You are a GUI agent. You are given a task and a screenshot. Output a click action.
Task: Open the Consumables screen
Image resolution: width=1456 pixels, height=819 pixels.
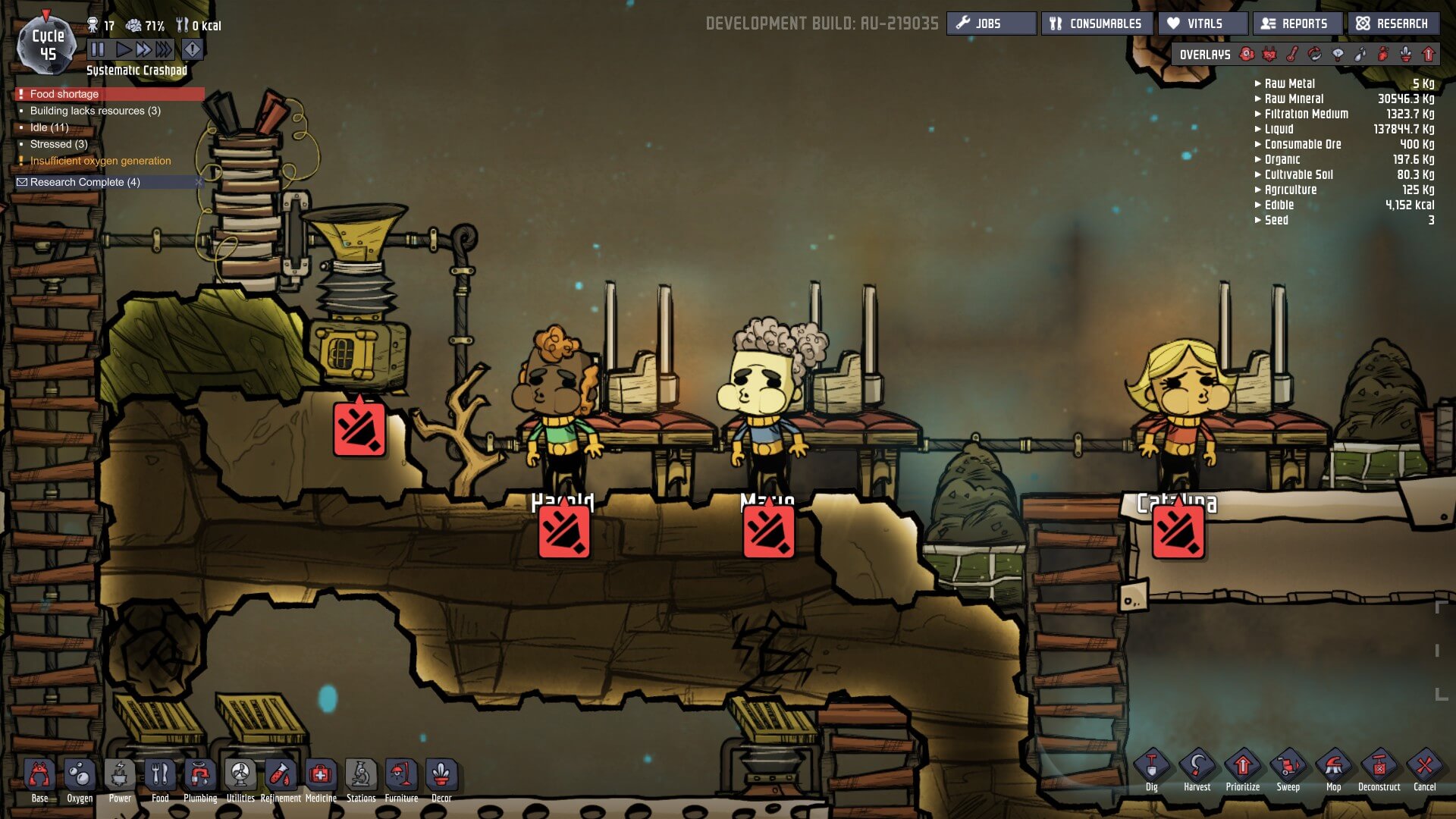(x=1097, y=24)
